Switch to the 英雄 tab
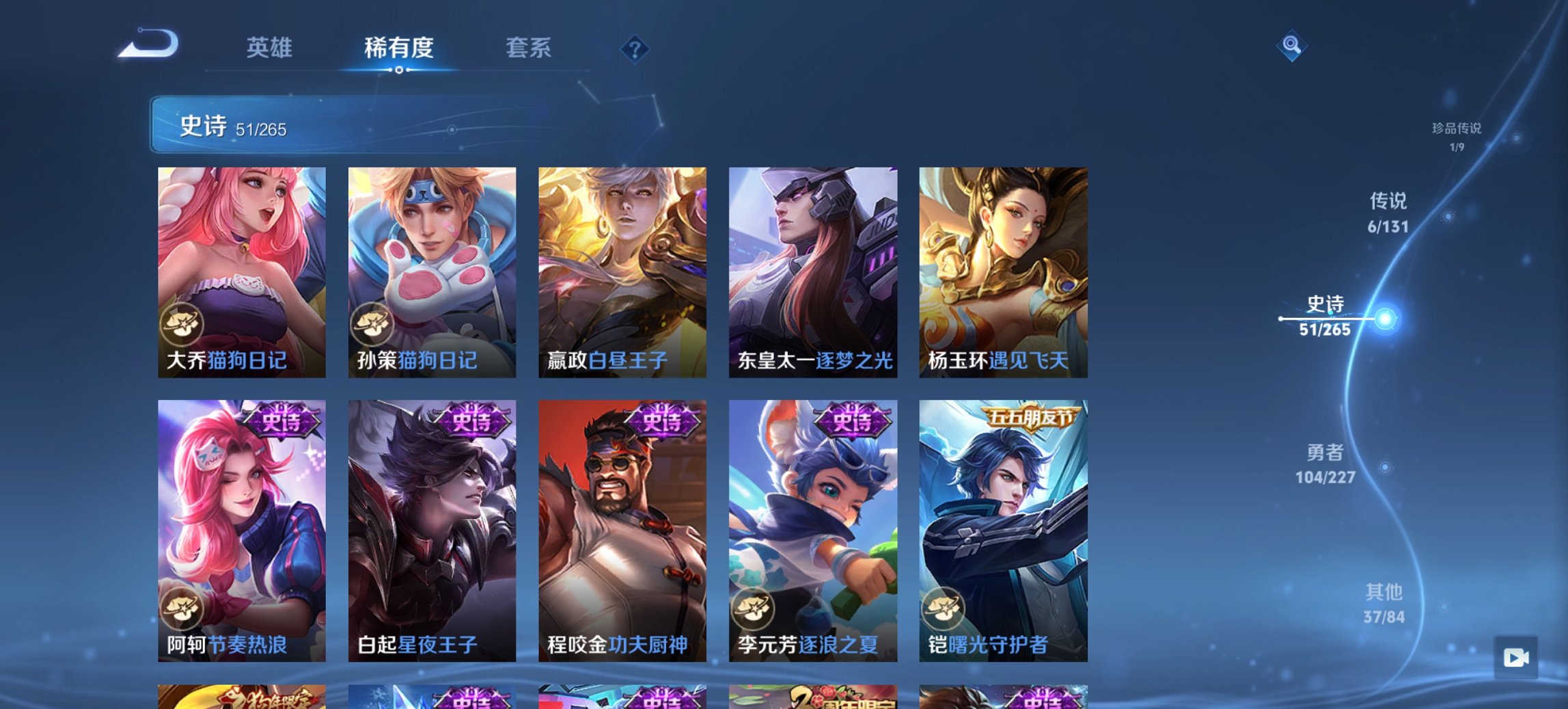This screenshot has height=709, width=1568. coord(271,48)
